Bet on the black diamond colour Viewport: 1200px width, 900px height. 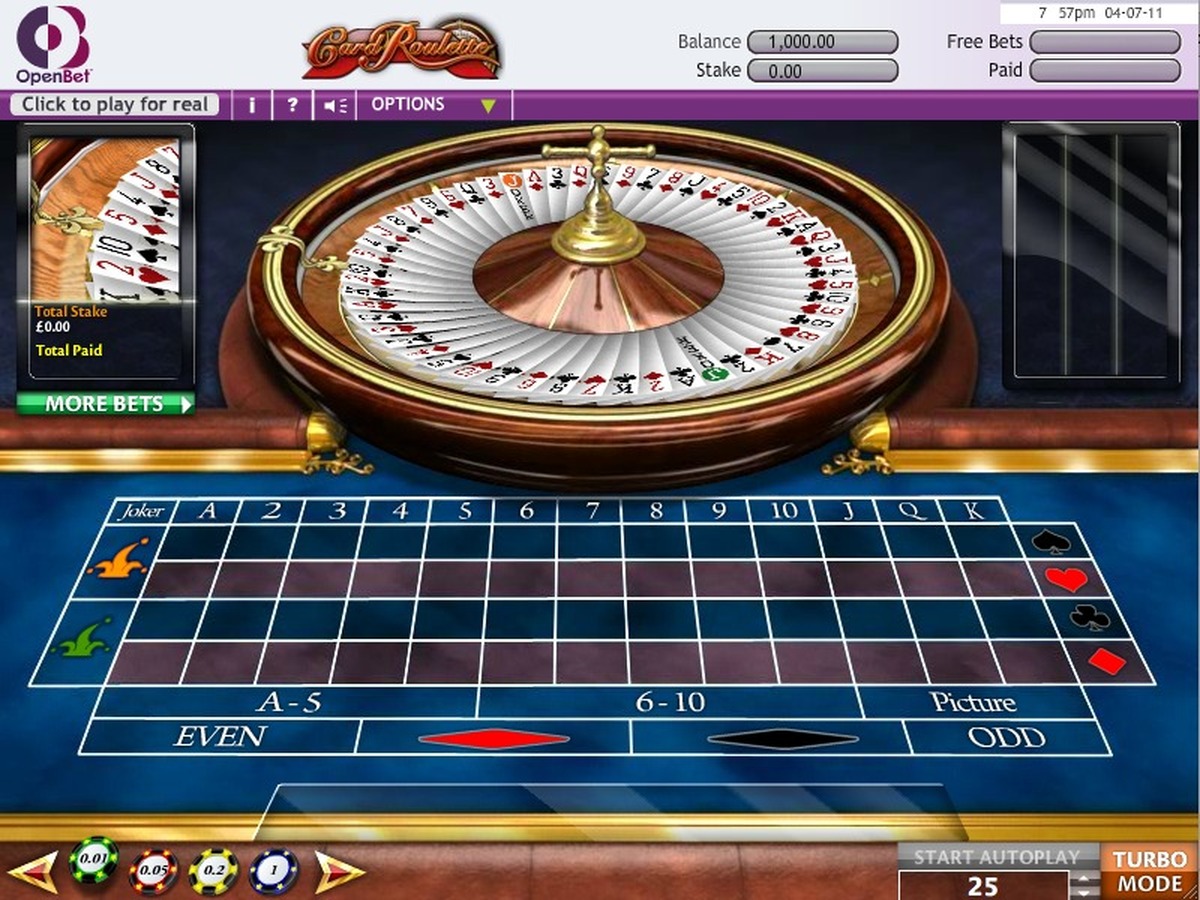[781, 739]
